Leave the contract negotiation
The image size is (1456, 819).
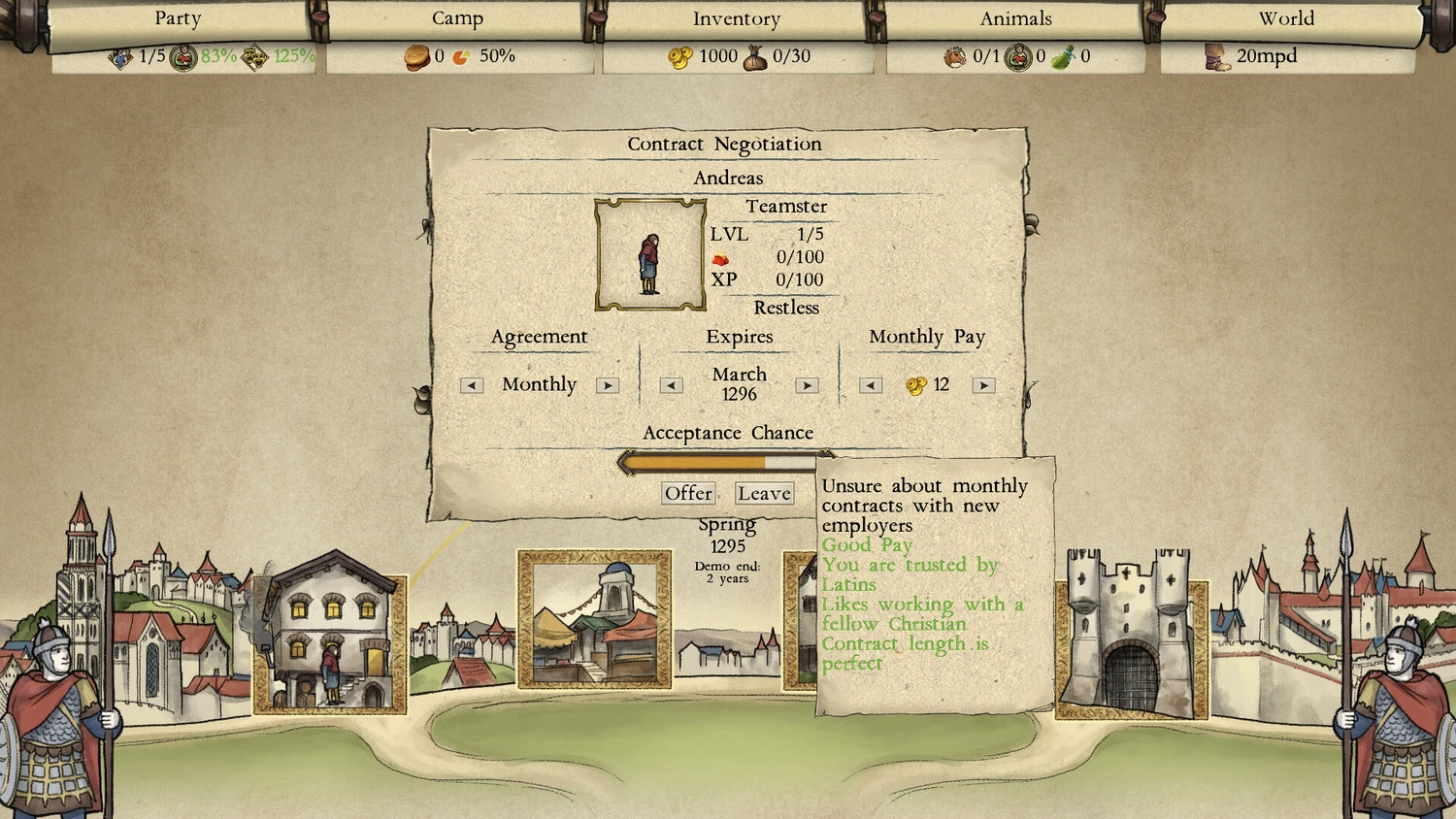pyautogui.click(x=764, y=493)
